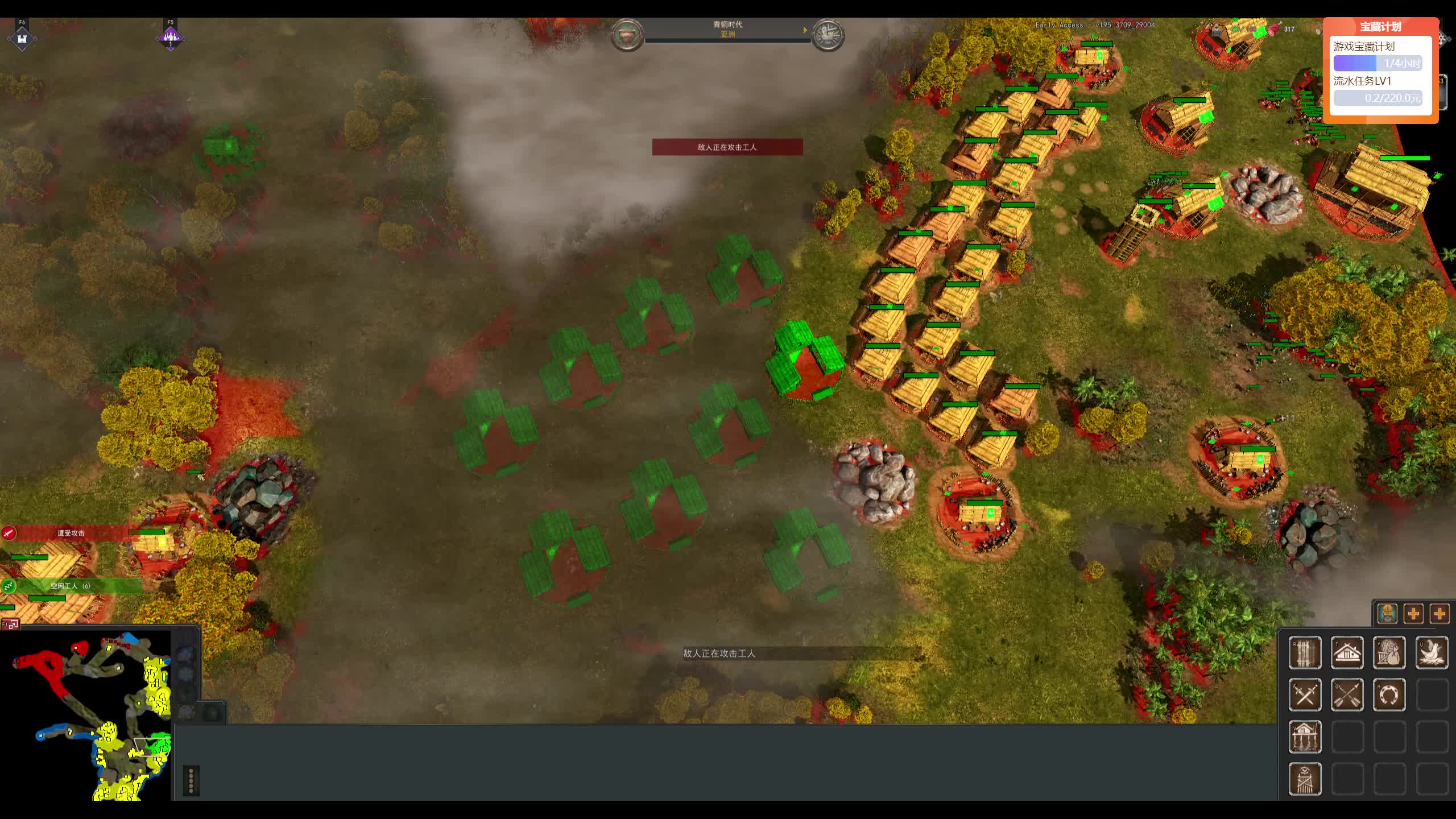Image resolution: width=1456 pixels, height=819 pixels.
Task: Pick the barrel-and-sack storehouse build icon
Action: tap(1389, 652)
